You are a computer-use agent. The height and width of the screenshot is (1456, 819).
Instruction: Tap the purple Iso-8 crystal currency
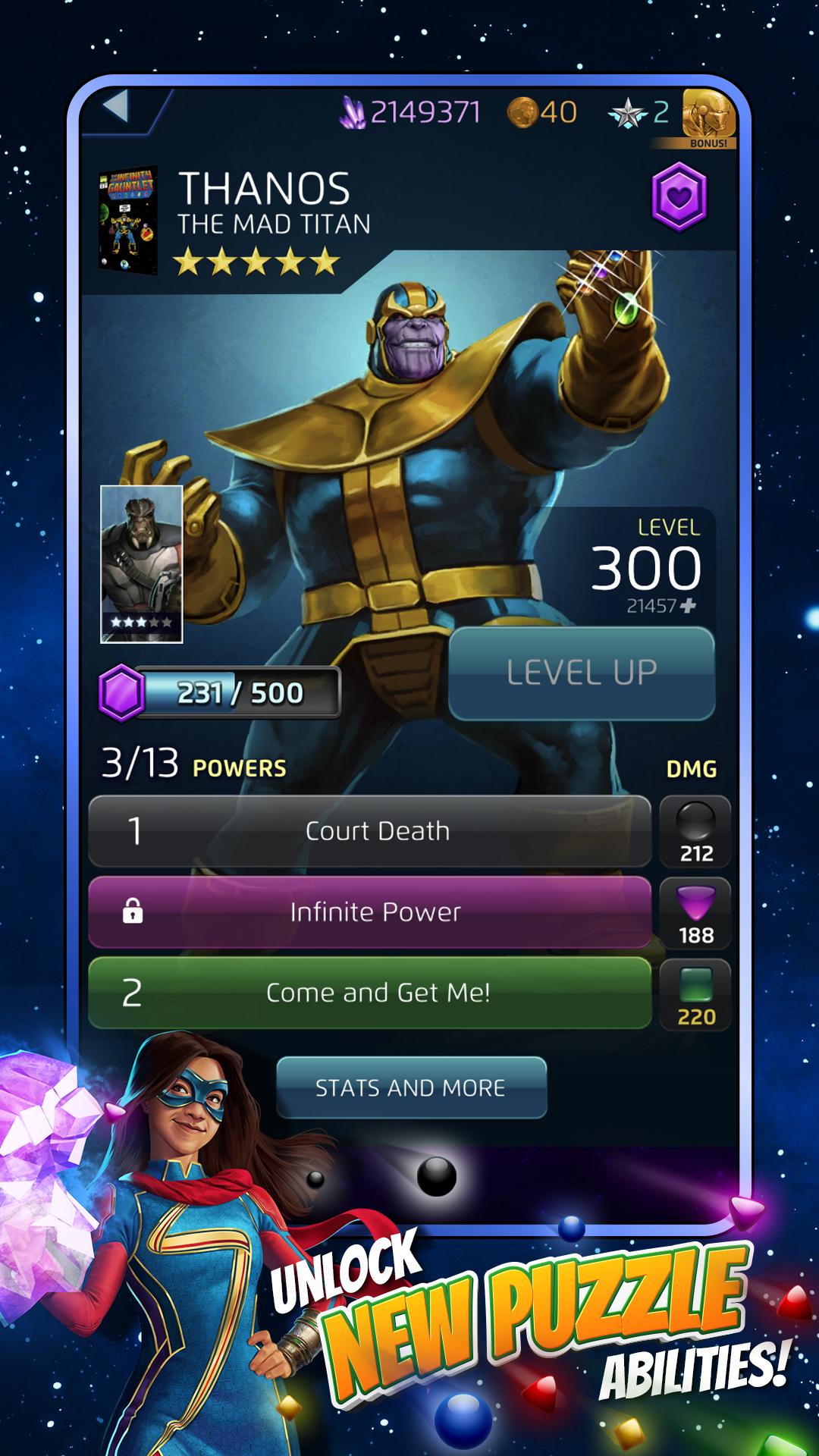[x=409, y=112]
